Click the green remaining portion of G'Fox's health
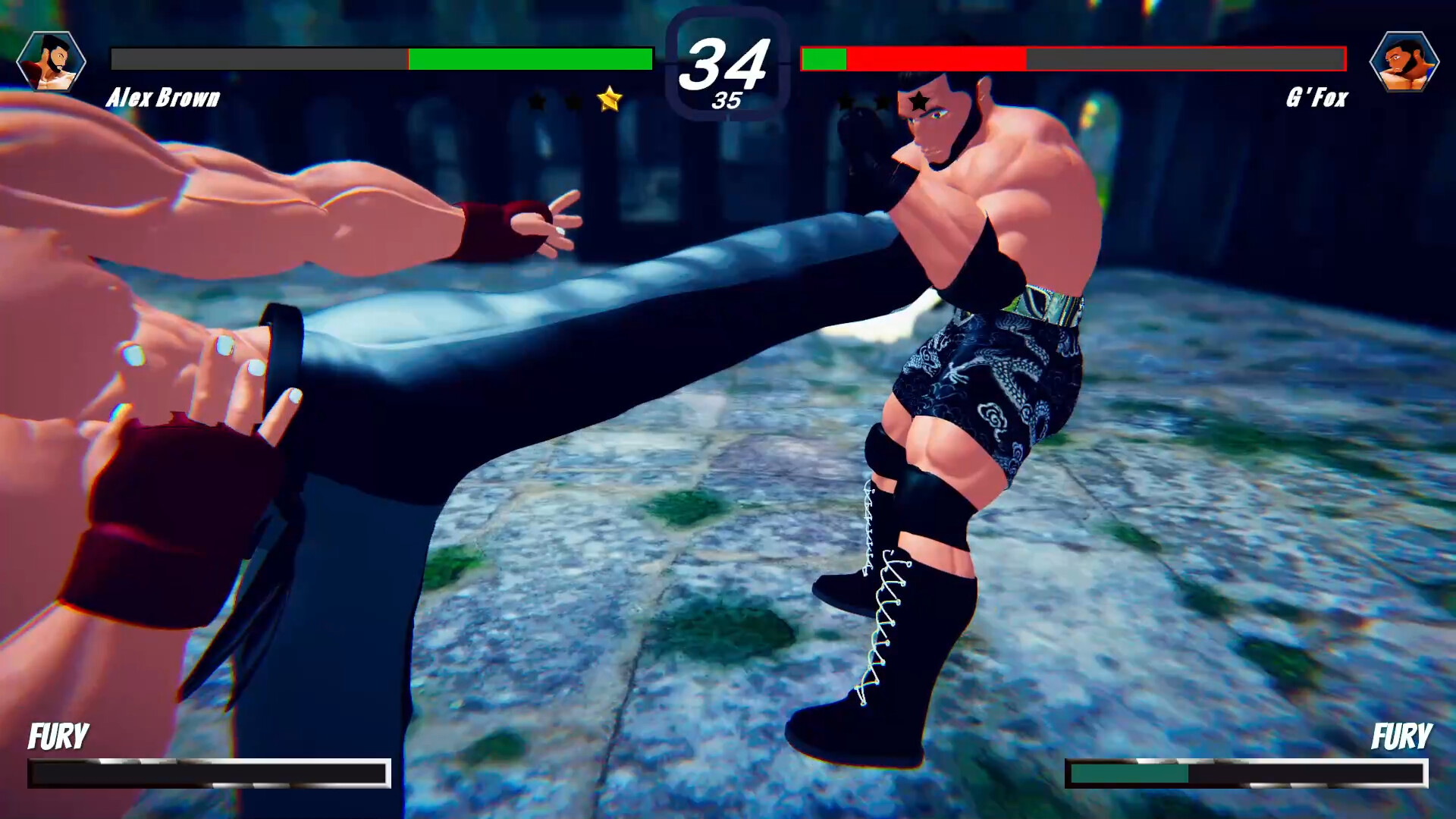Viewport: 1456px width, 819px height. pos(824,56)
